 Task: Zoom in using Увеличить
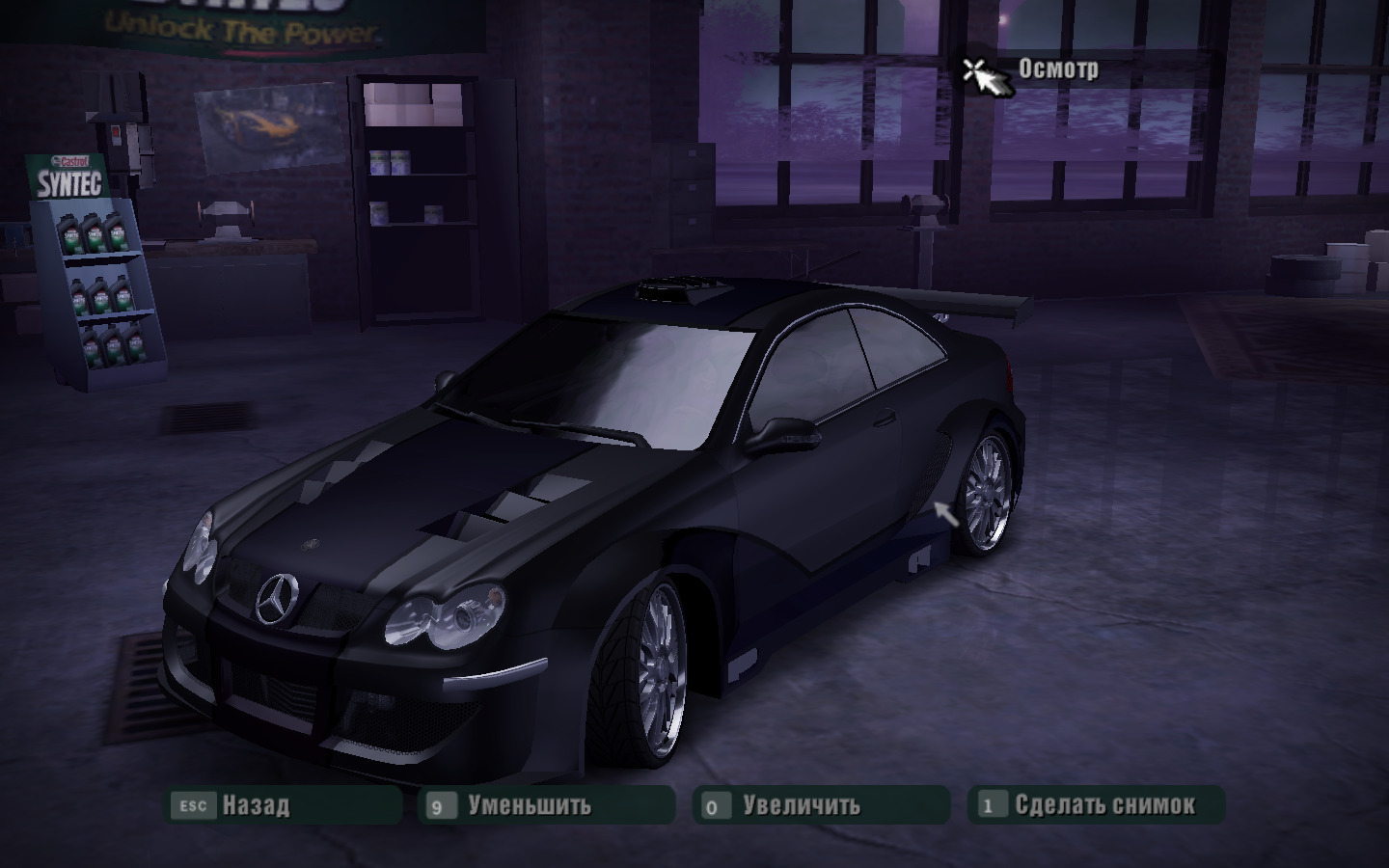click(821, 805)
